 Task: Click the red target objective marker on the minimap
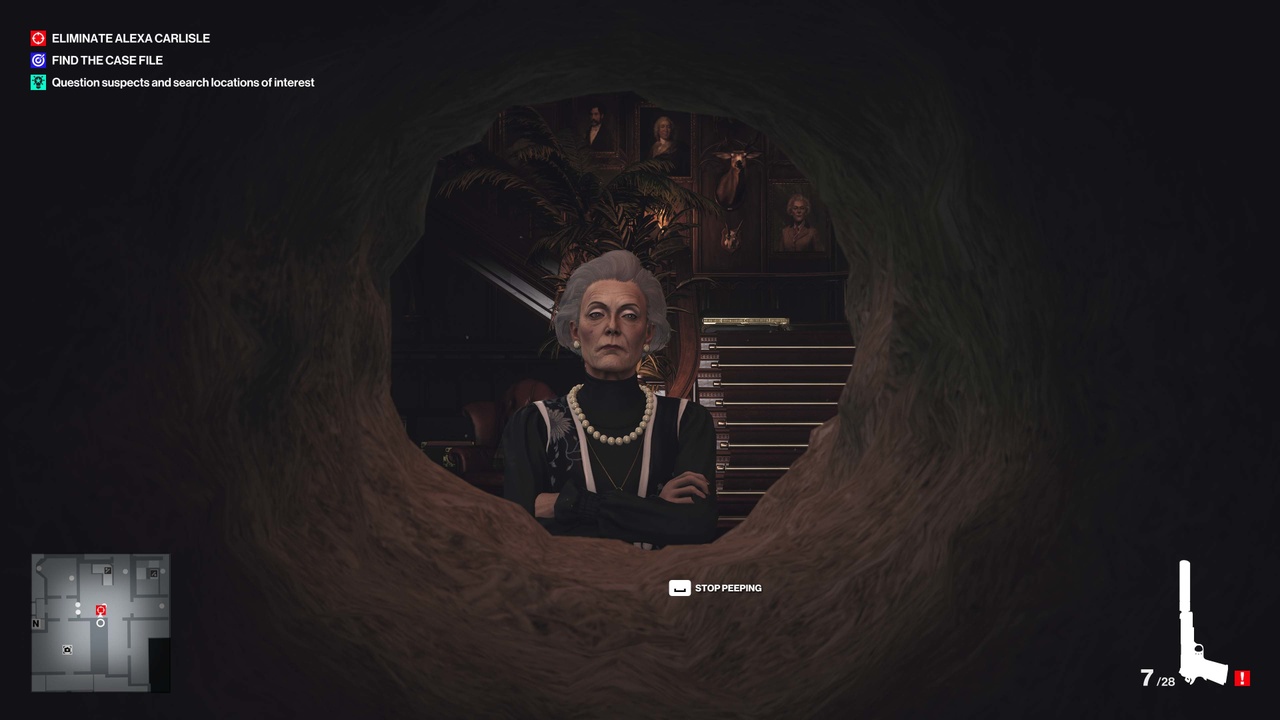(100, 609)
